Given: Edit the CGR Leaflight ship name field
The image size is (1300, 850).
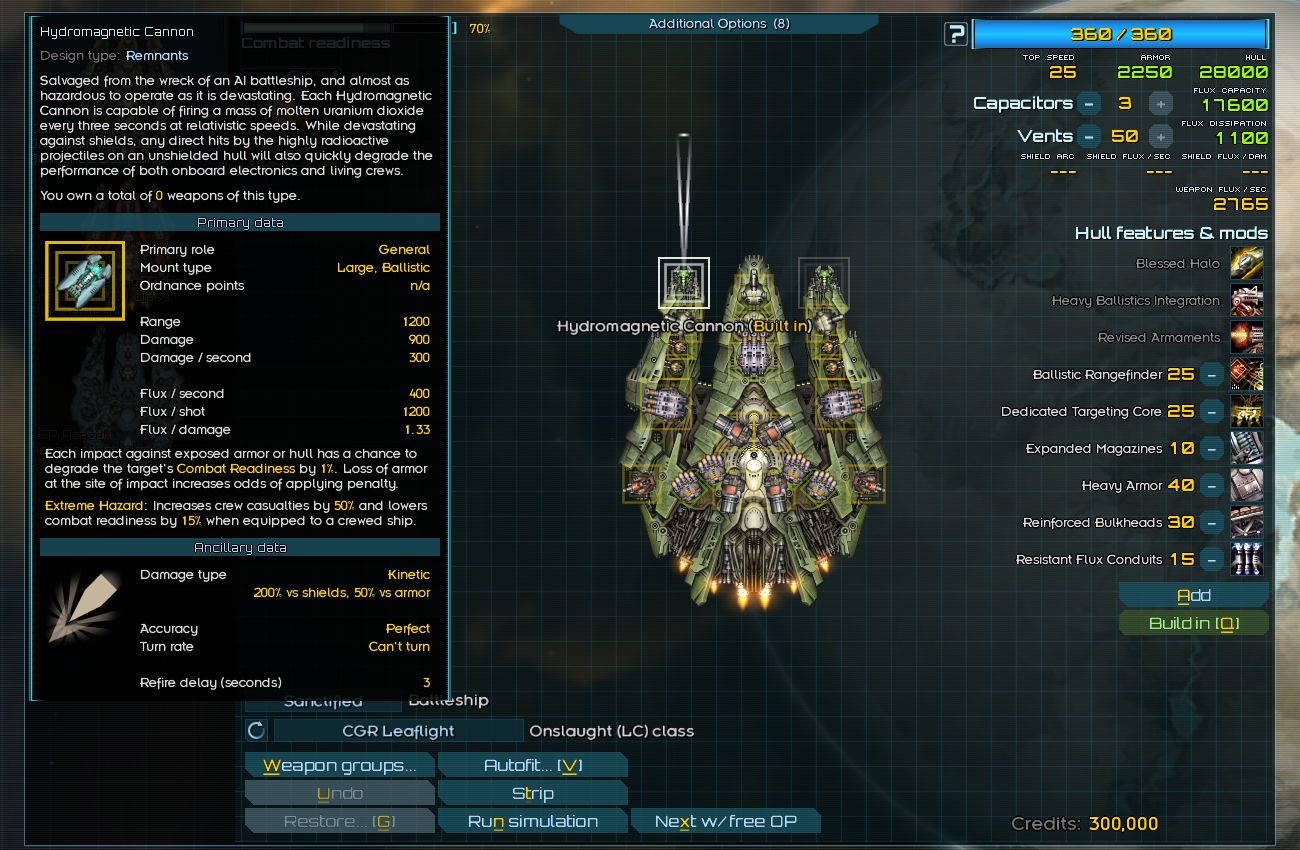Looking at the screenshot, I should (398, 731).
